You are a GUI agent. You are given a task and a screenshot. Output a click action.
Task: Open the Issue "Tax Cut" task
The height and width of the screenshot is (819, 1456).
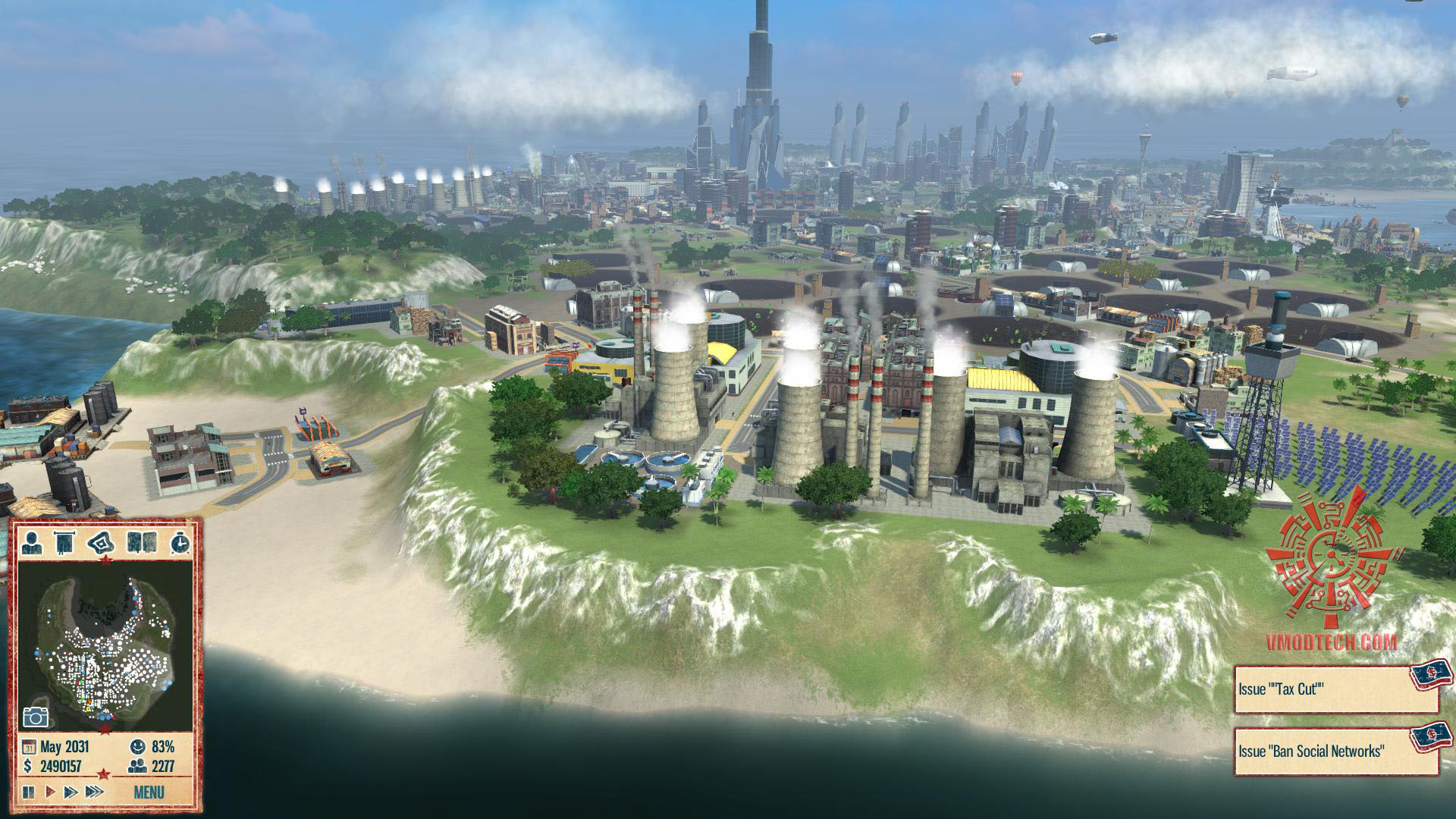pyautogui.click(x=1335, y=690)
